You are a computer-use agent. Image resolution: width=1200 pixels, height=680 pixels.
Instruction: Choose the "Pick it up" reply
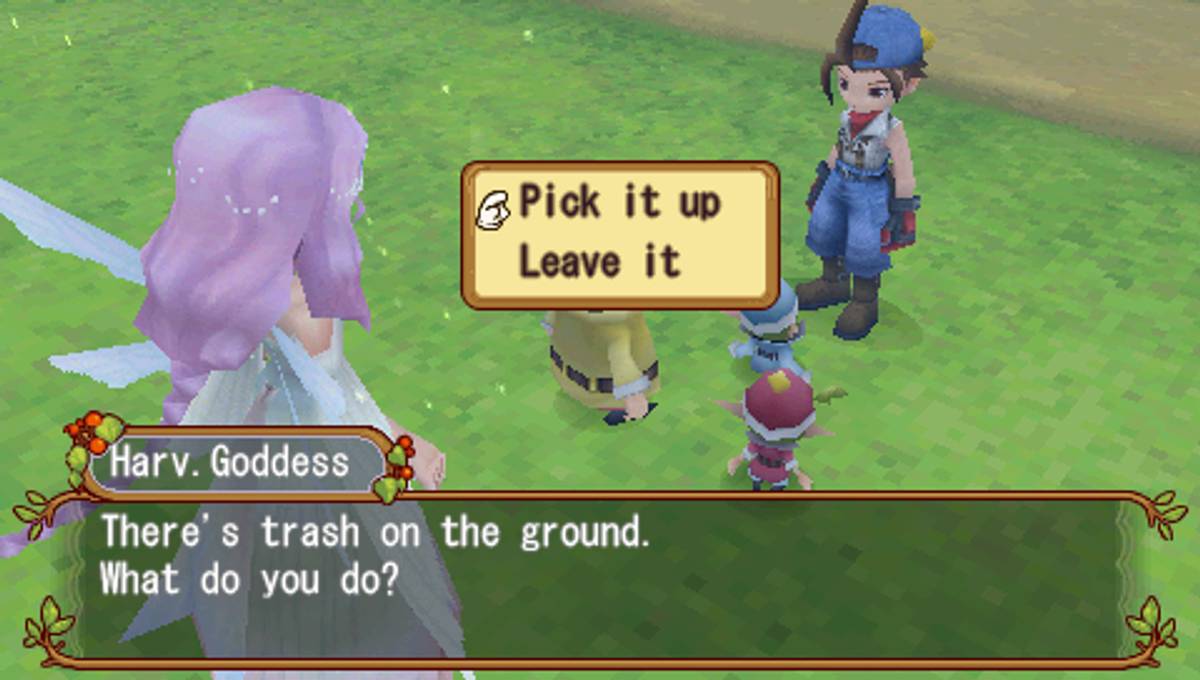pos(619,203)
